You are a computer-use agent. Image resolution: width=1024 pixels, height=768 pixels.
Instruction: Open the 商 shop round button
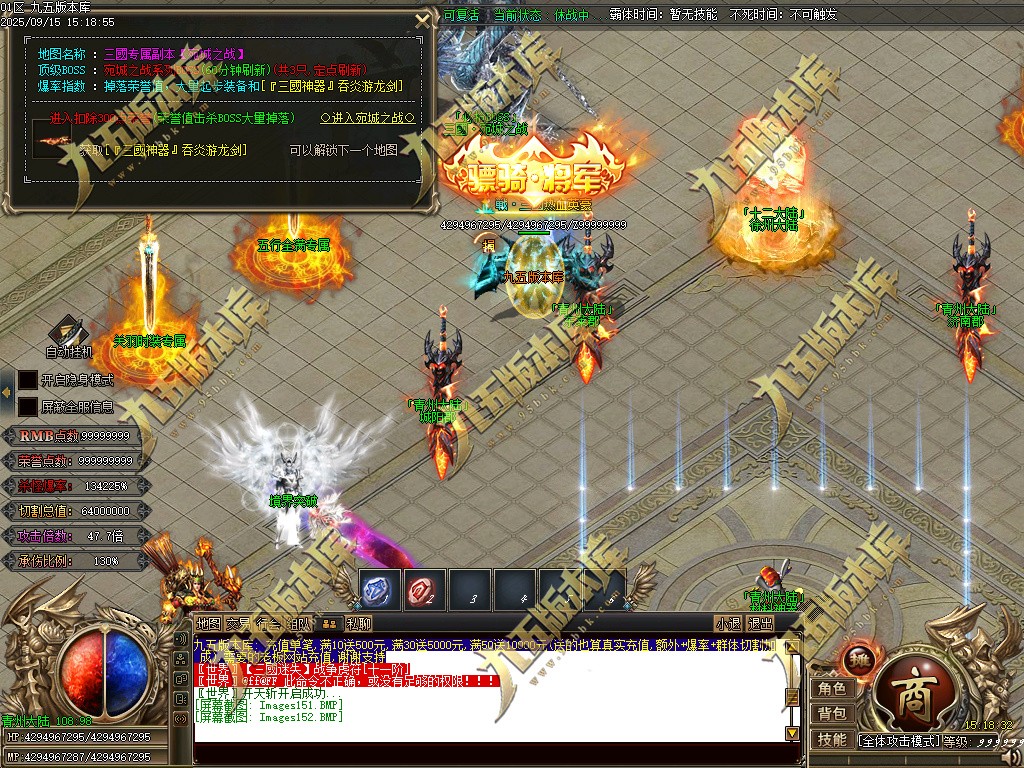(x=915, y=696)
